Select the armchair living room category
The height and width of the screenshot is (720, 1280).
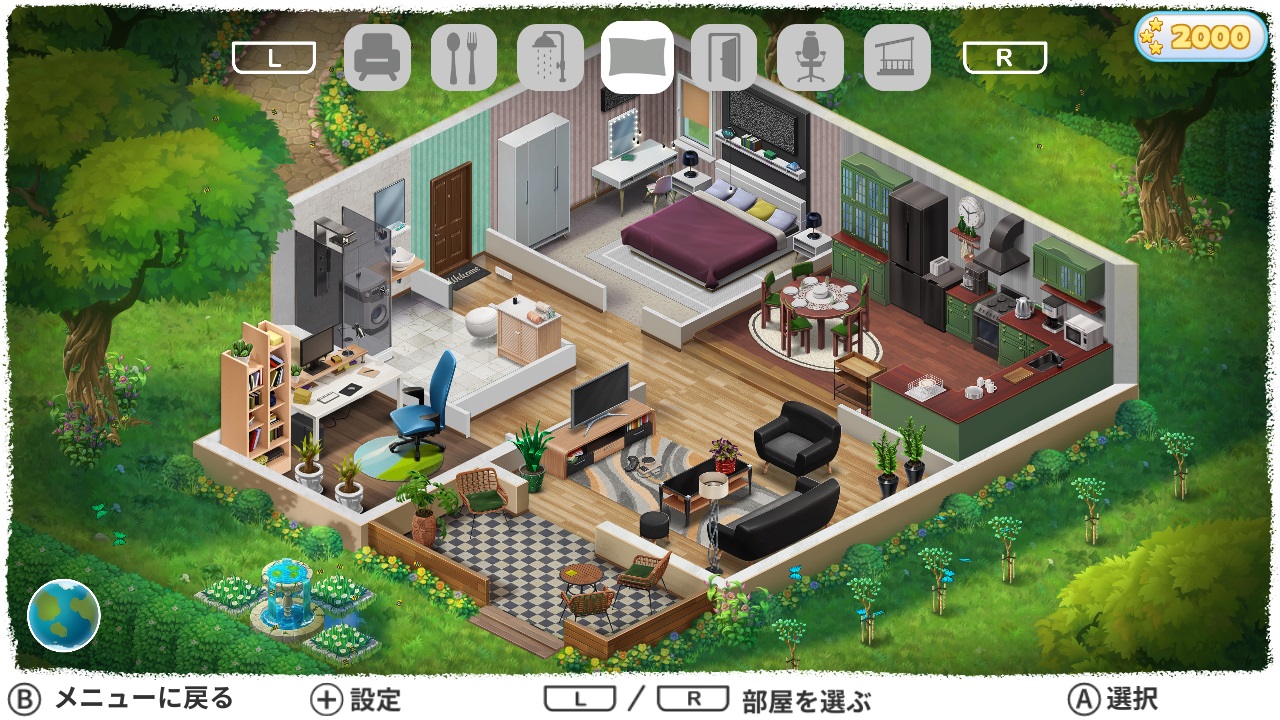[378, 57]
